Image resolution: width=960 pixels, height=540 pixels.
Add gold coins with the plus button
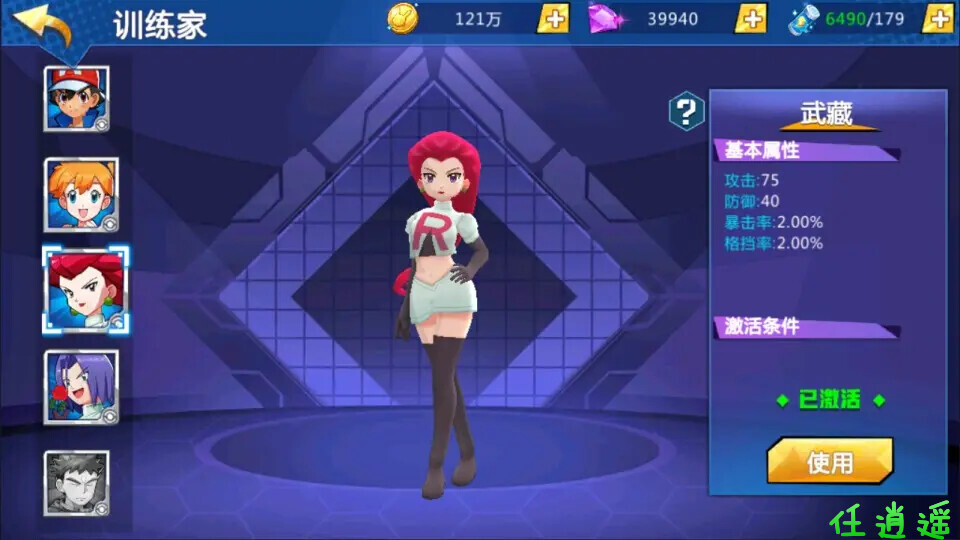click(553, 18)
